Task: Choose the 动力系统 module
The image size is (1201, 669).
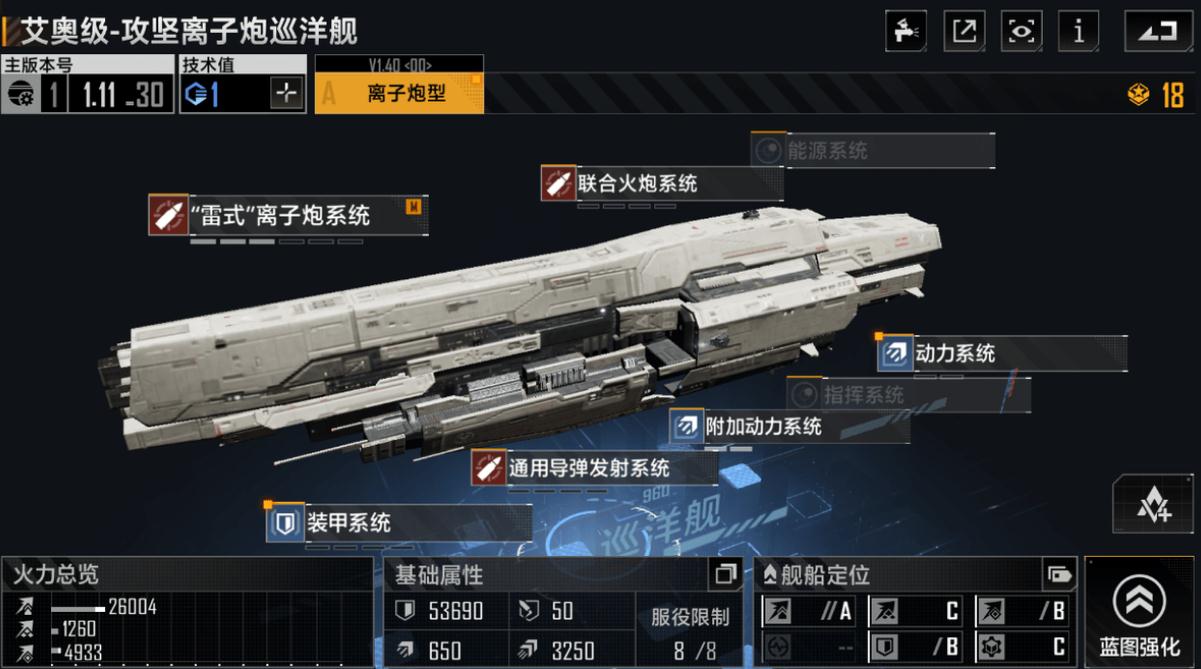Action: (1000, 353)
